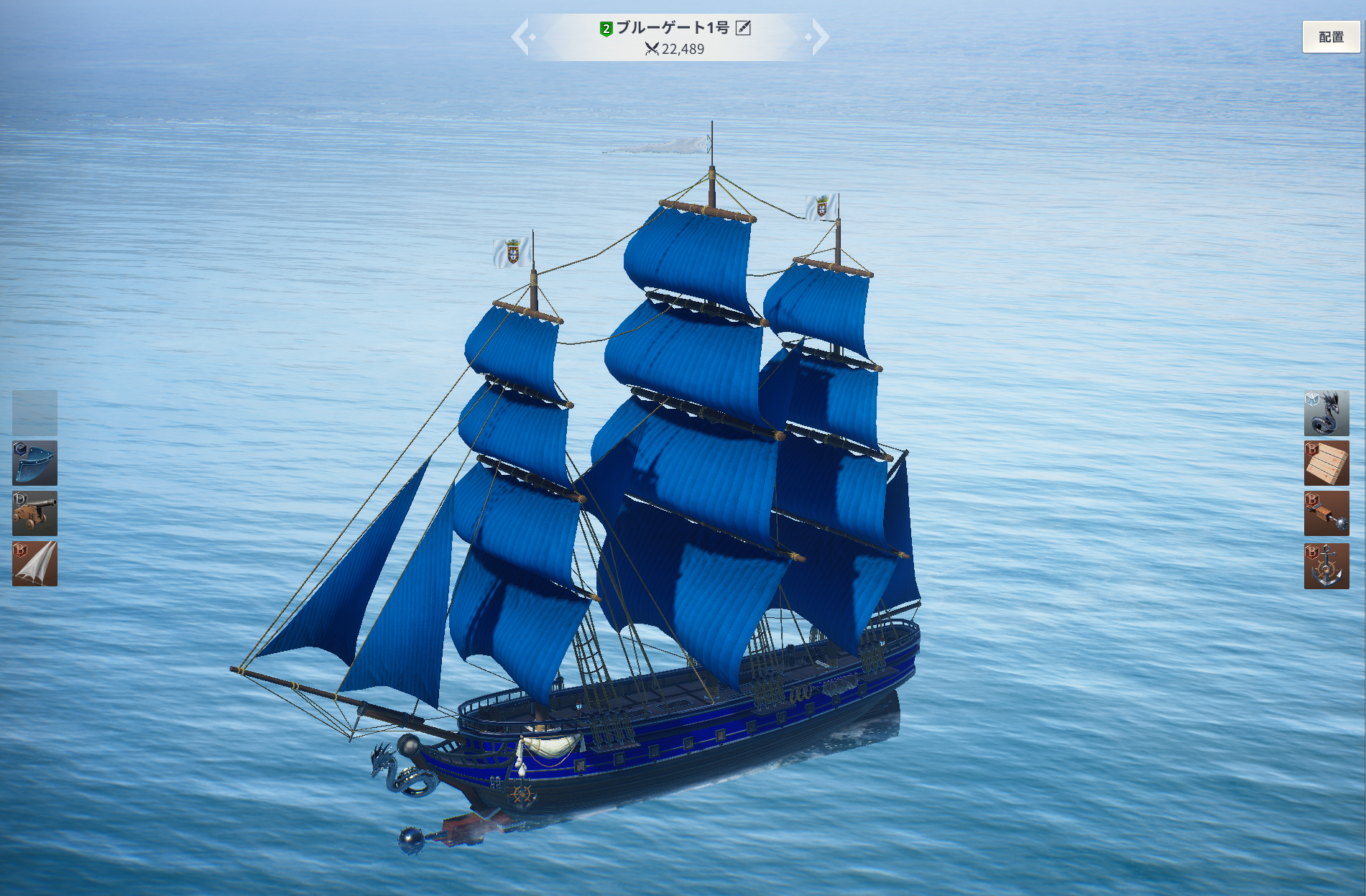Select the wooden planks equipment slot

click(1326, 463)
